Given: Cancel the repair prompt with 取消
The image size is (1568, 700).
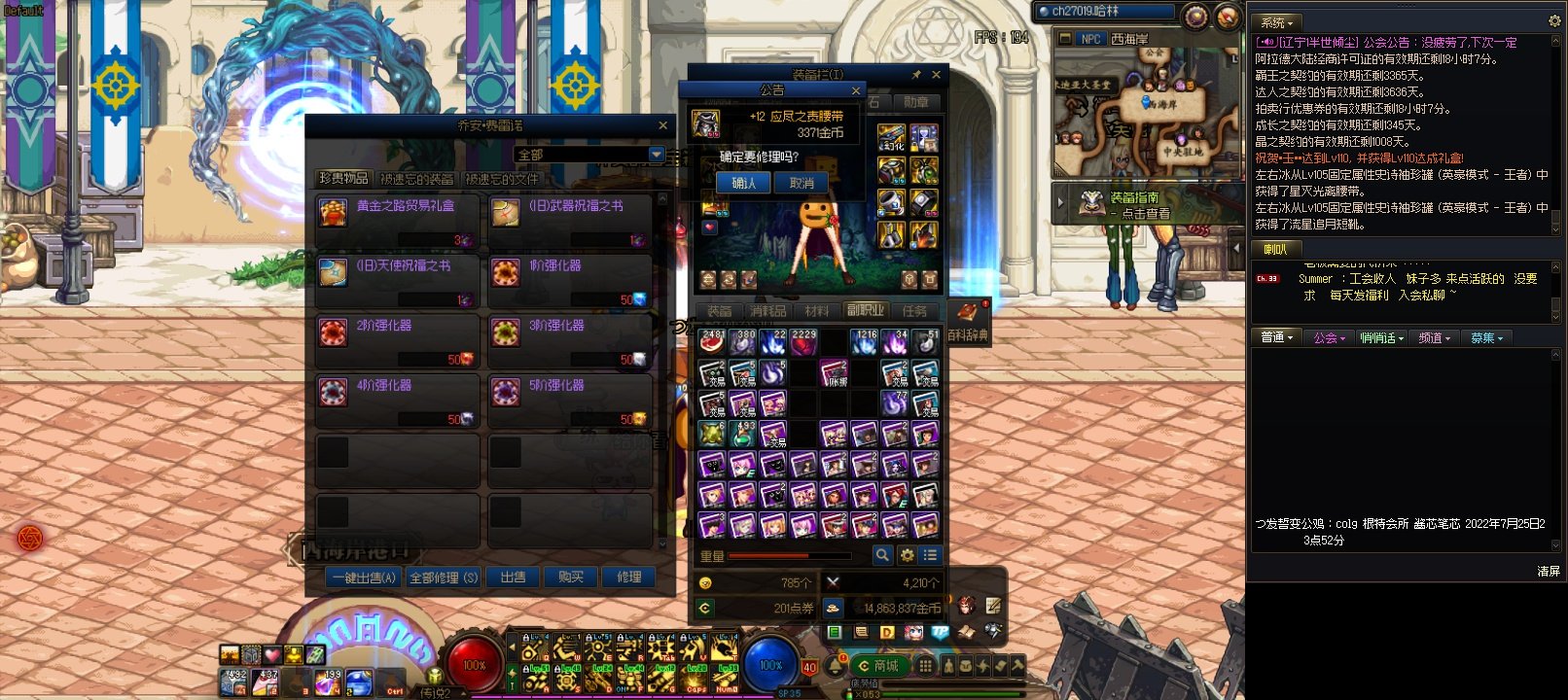Looking at the screenshot, I should pos(802,183).
